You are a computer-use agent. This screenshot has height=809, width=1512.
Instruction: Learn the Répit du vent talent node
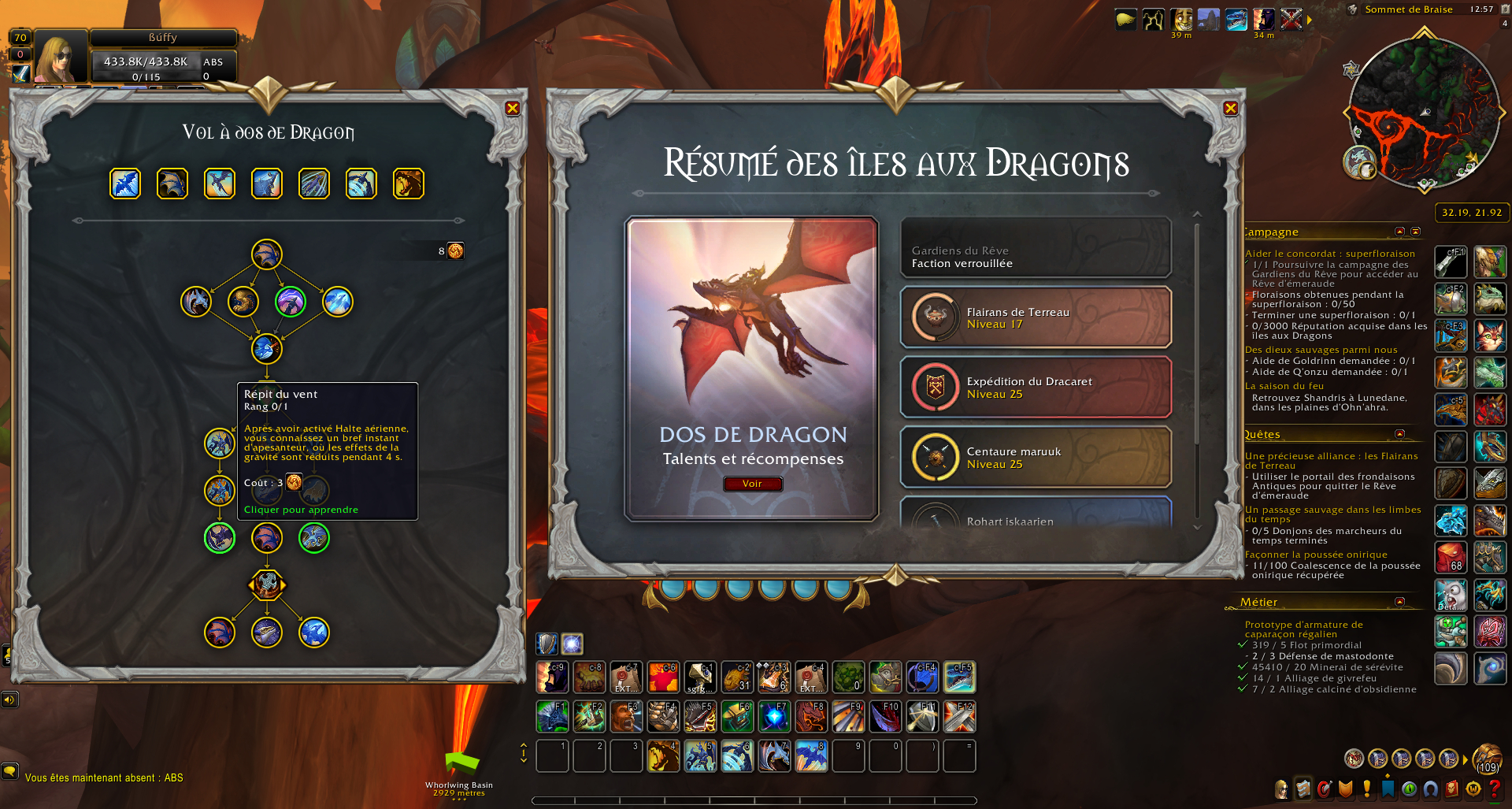(x=220, y=443)
